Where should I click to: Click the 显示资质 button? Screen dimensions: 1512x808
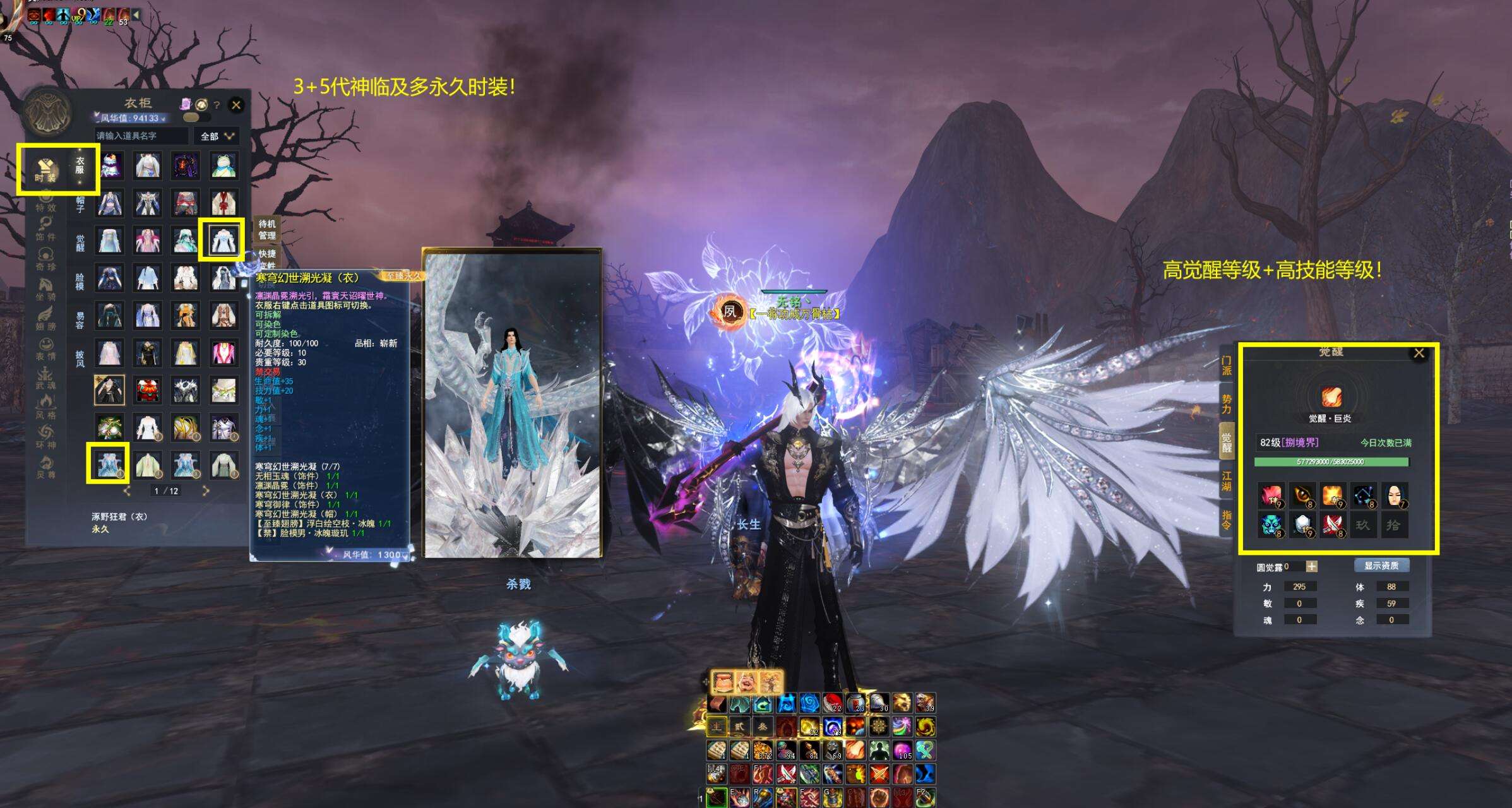(x=1381, y=566)
